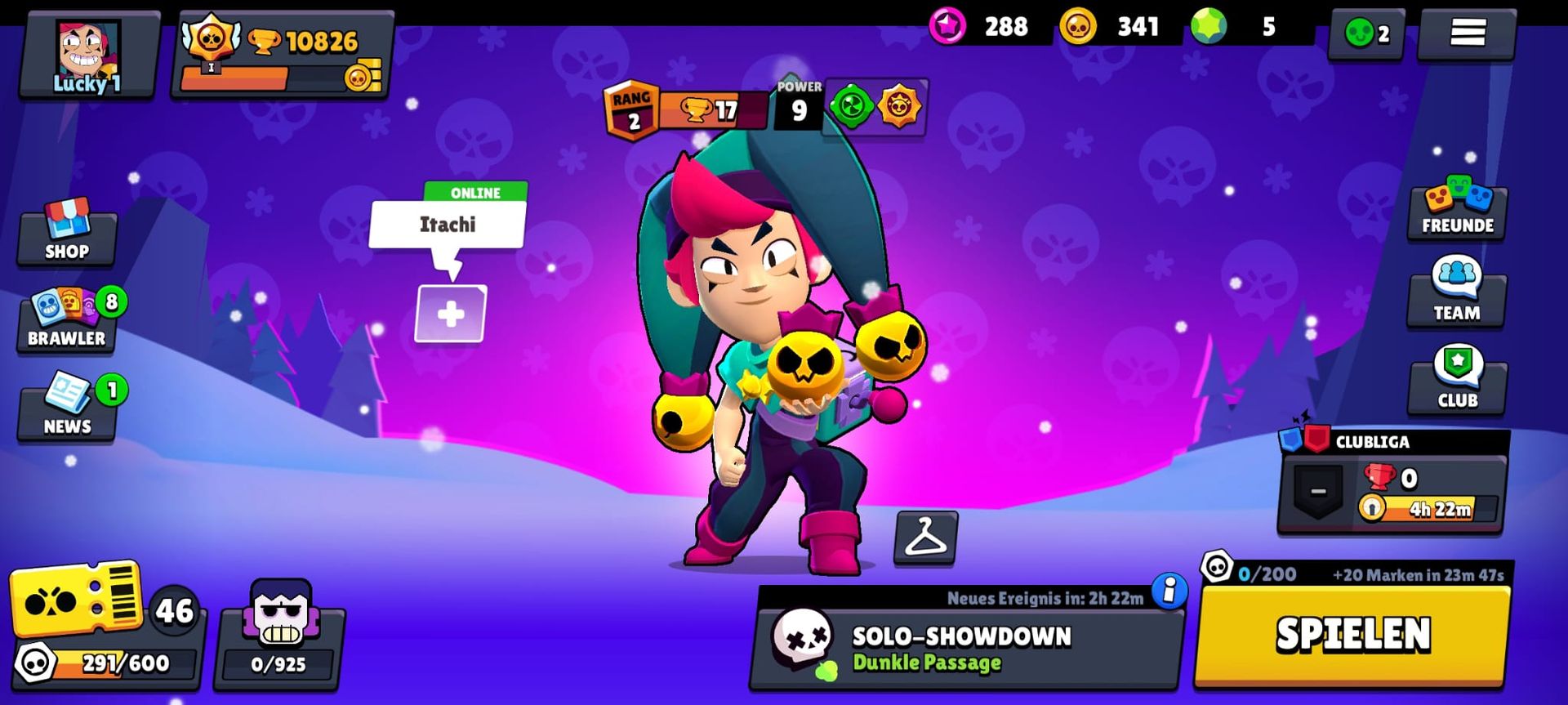Open the Lucky 1 player profile

pos(88,56)
